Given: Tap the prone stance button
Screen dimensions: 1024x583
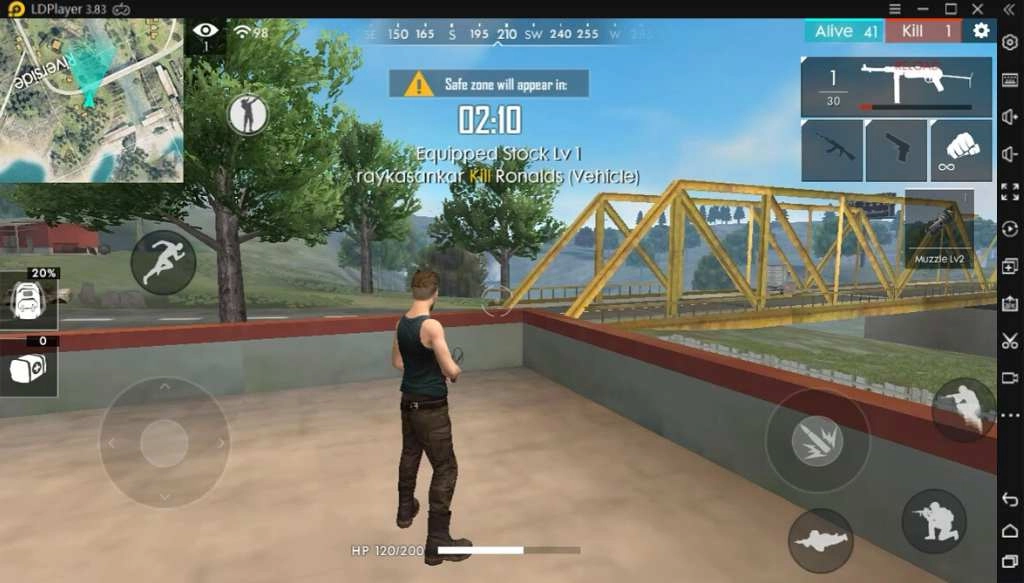Looking at the screenshot, I should coord(820,541).
